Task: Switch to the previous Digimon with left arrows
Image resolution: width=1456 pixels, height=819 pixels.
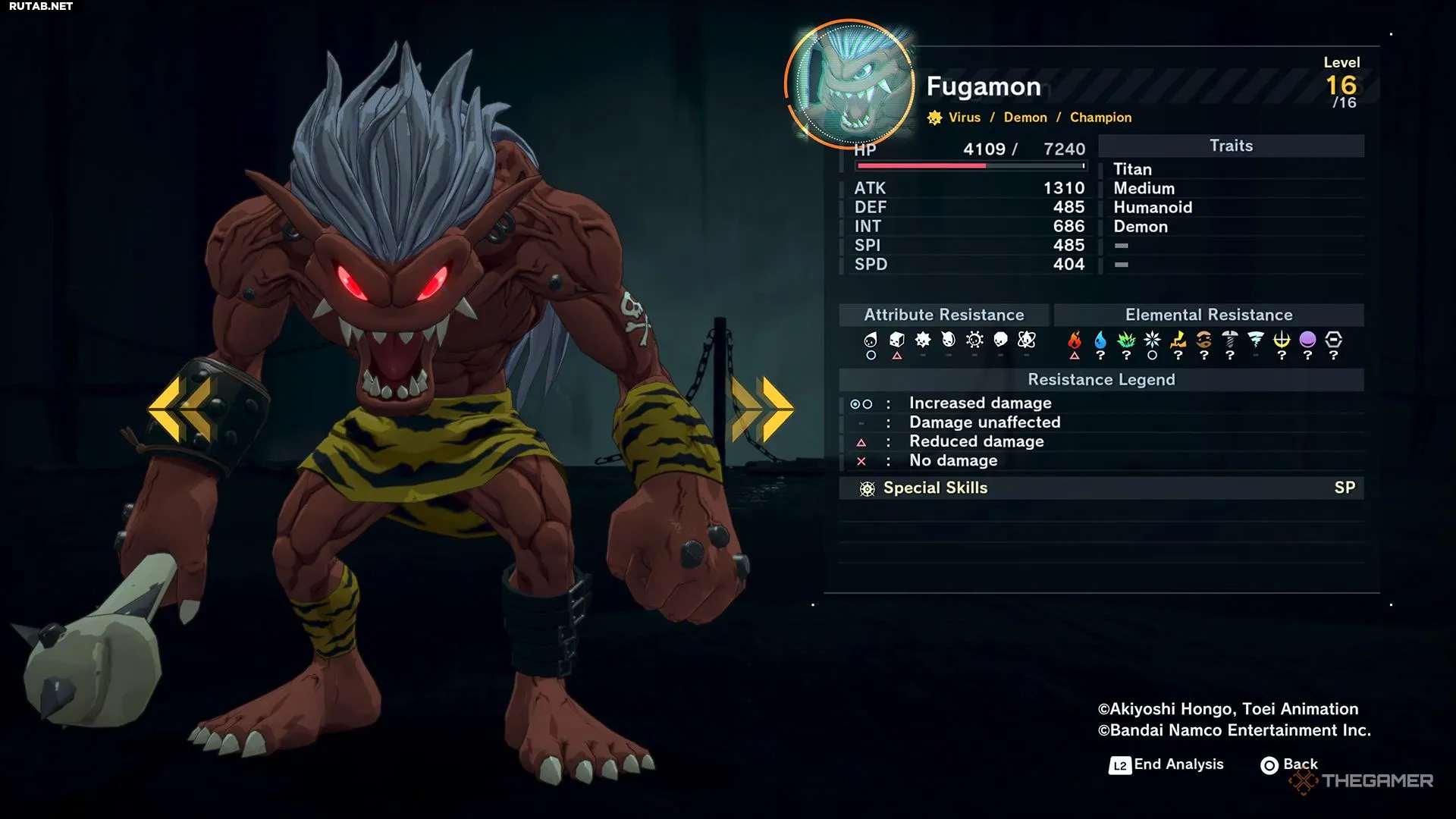Action: 180,409
